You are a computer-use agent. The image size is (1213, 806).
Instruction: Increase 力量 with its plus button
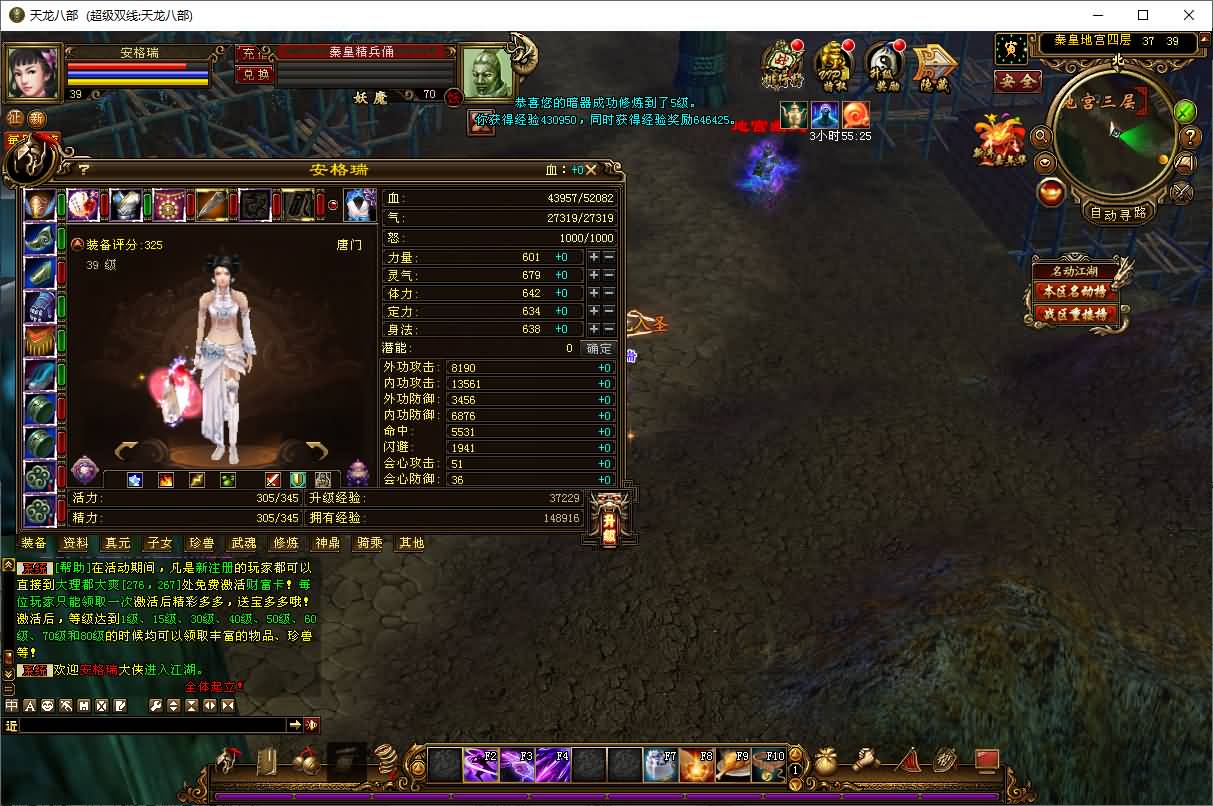click(594, 257)
